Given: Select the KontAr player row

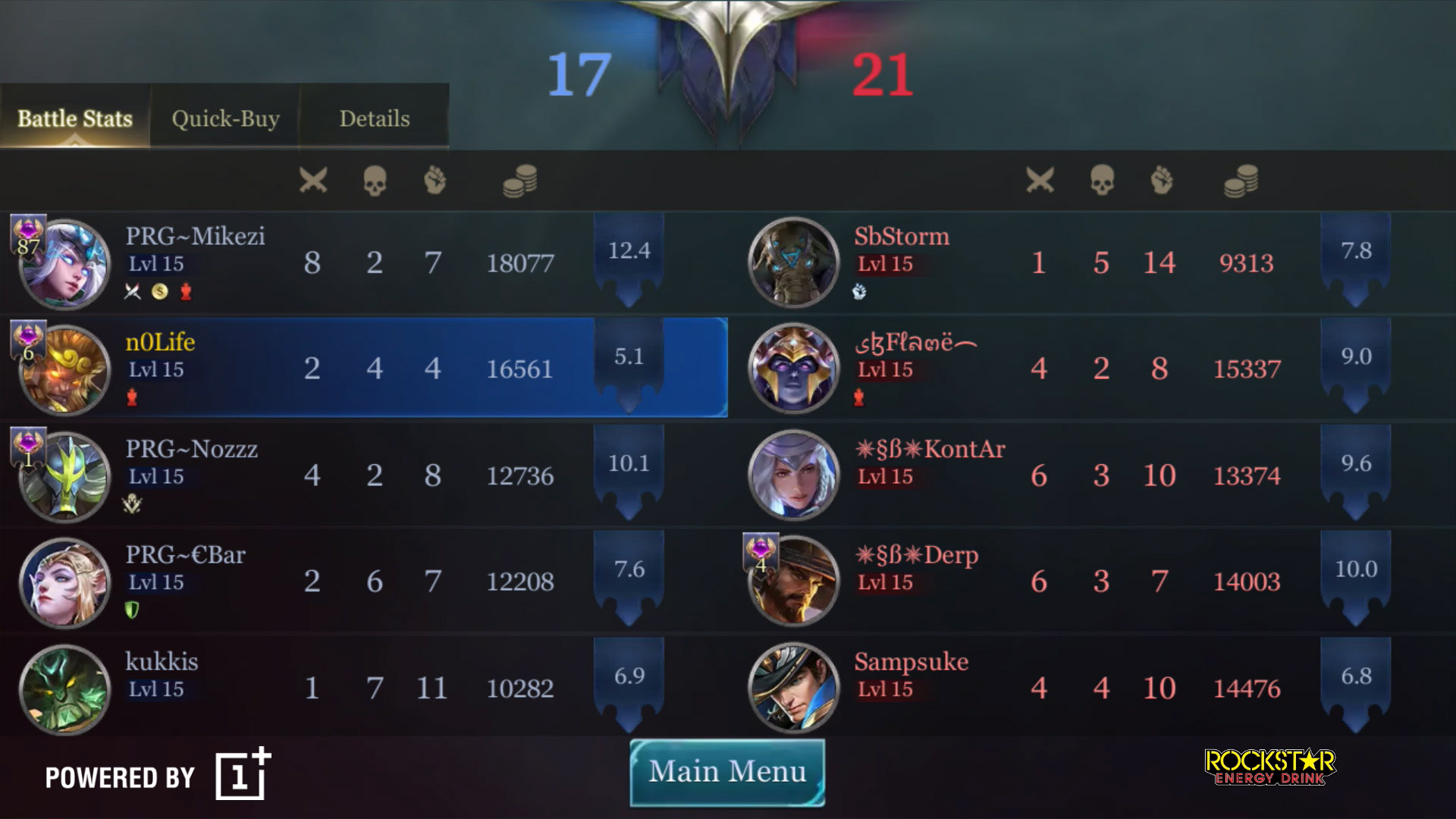Looking at the screenshot, I should (1092, 475).
